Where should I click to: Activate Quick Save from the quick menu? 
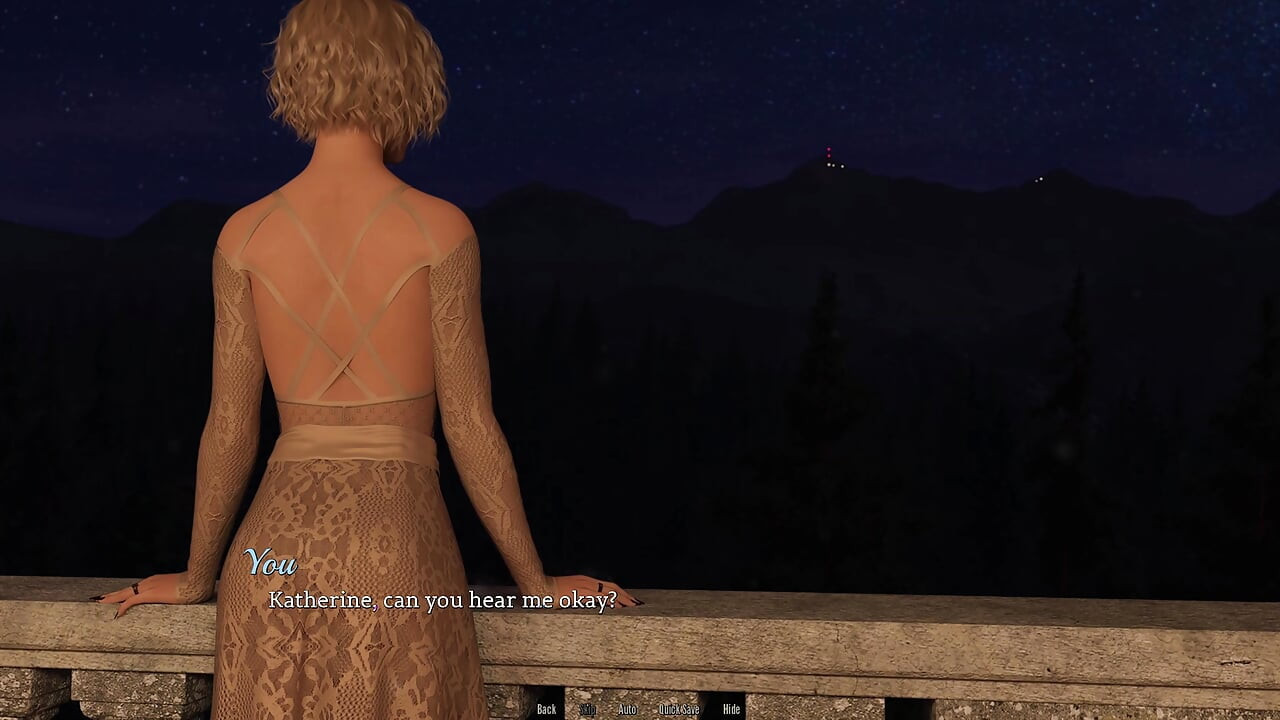coord(677,709)
